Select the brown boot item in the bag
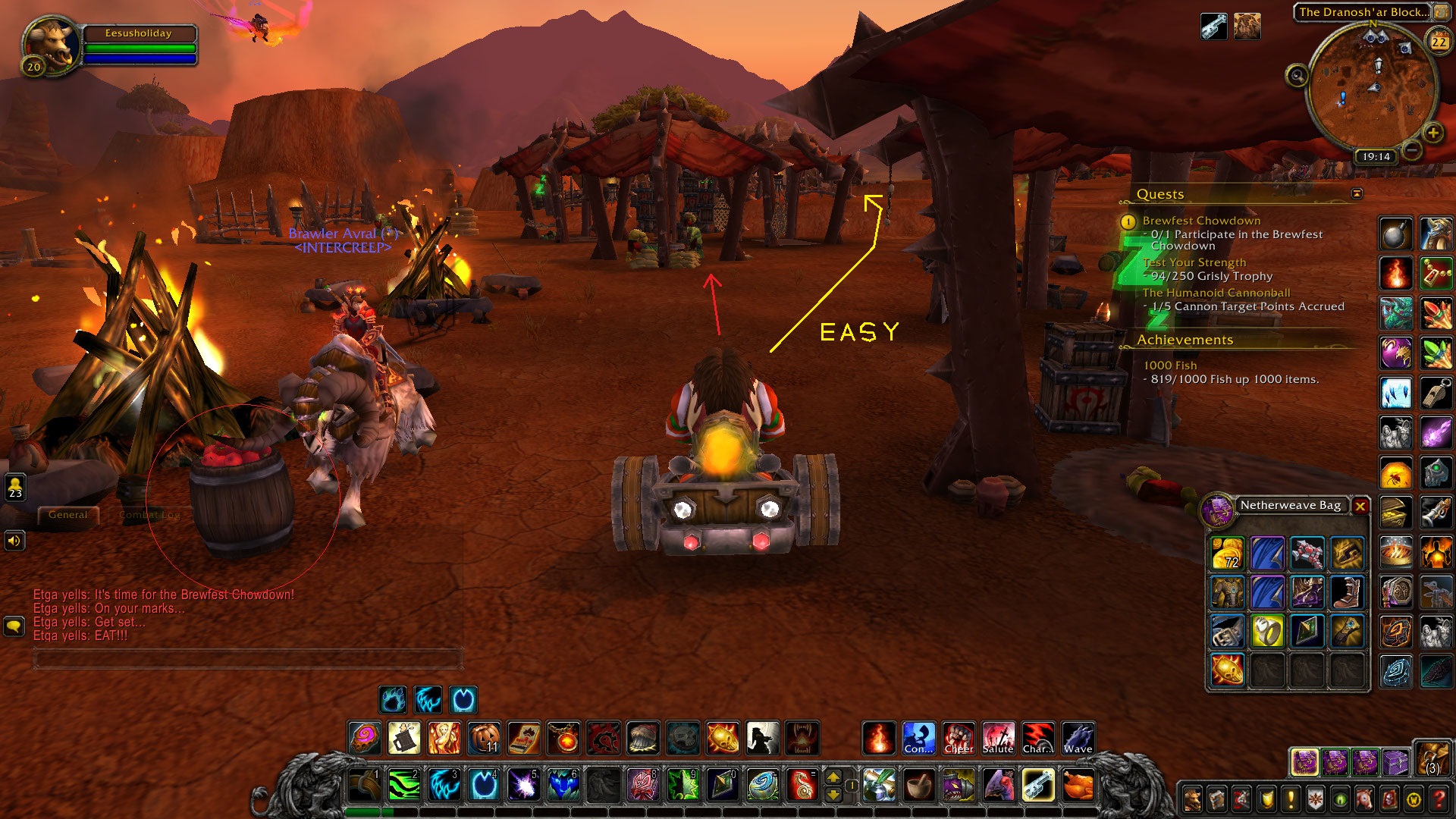1456x819 pixels. pyautogui.click(x=1347, y=593)
